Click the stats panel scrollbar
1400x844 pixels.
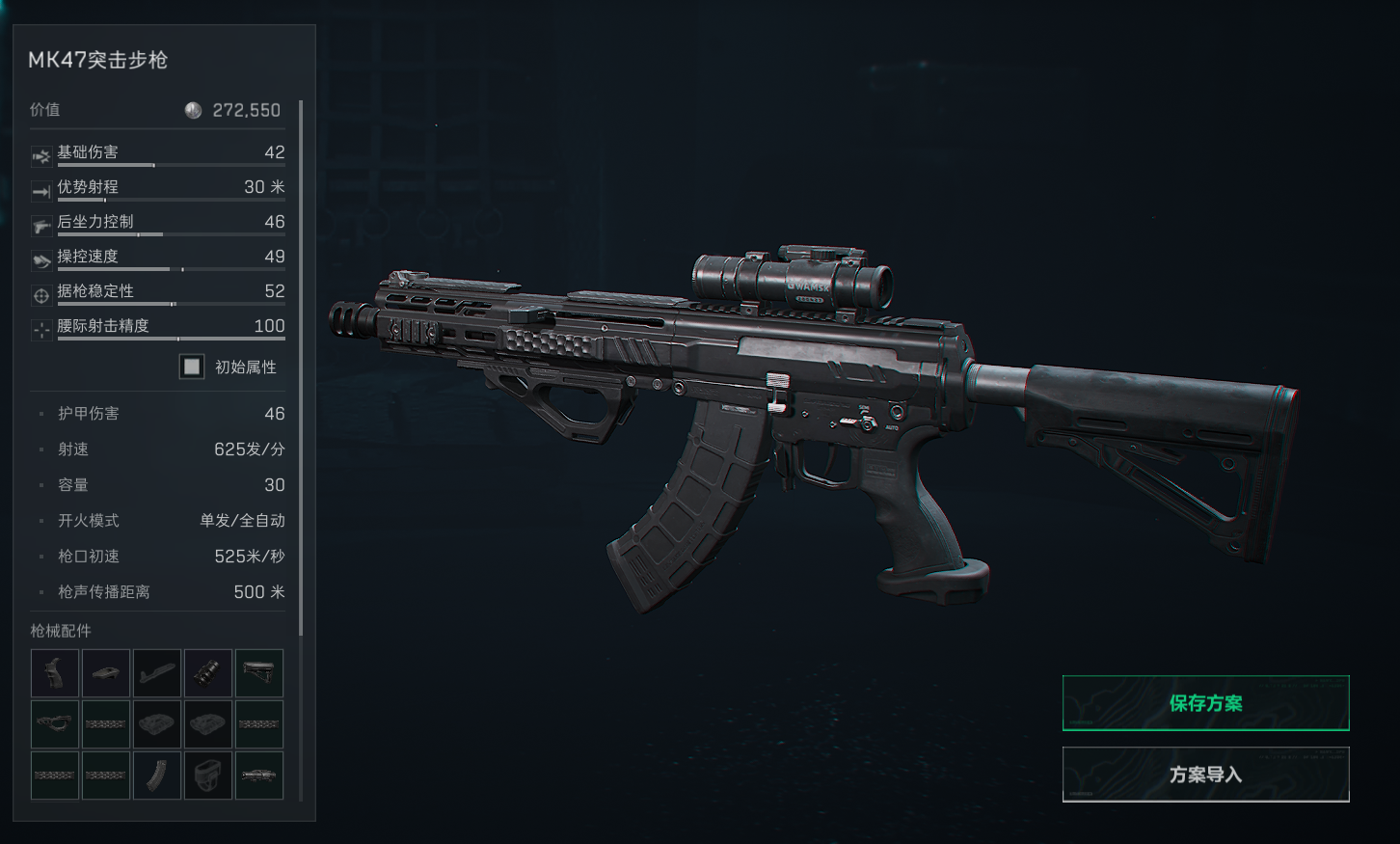click(x=301, y=367)
